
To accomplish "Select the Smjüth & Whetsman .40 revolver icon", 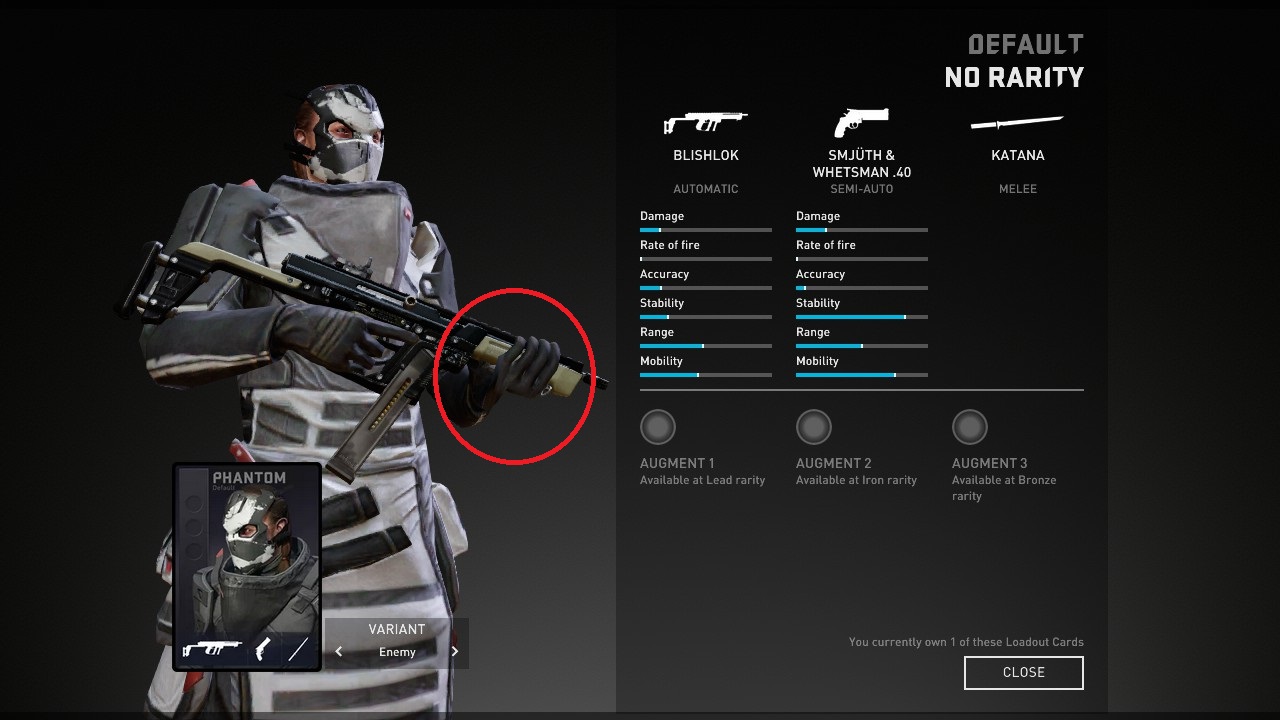I will tap(861, 123).
